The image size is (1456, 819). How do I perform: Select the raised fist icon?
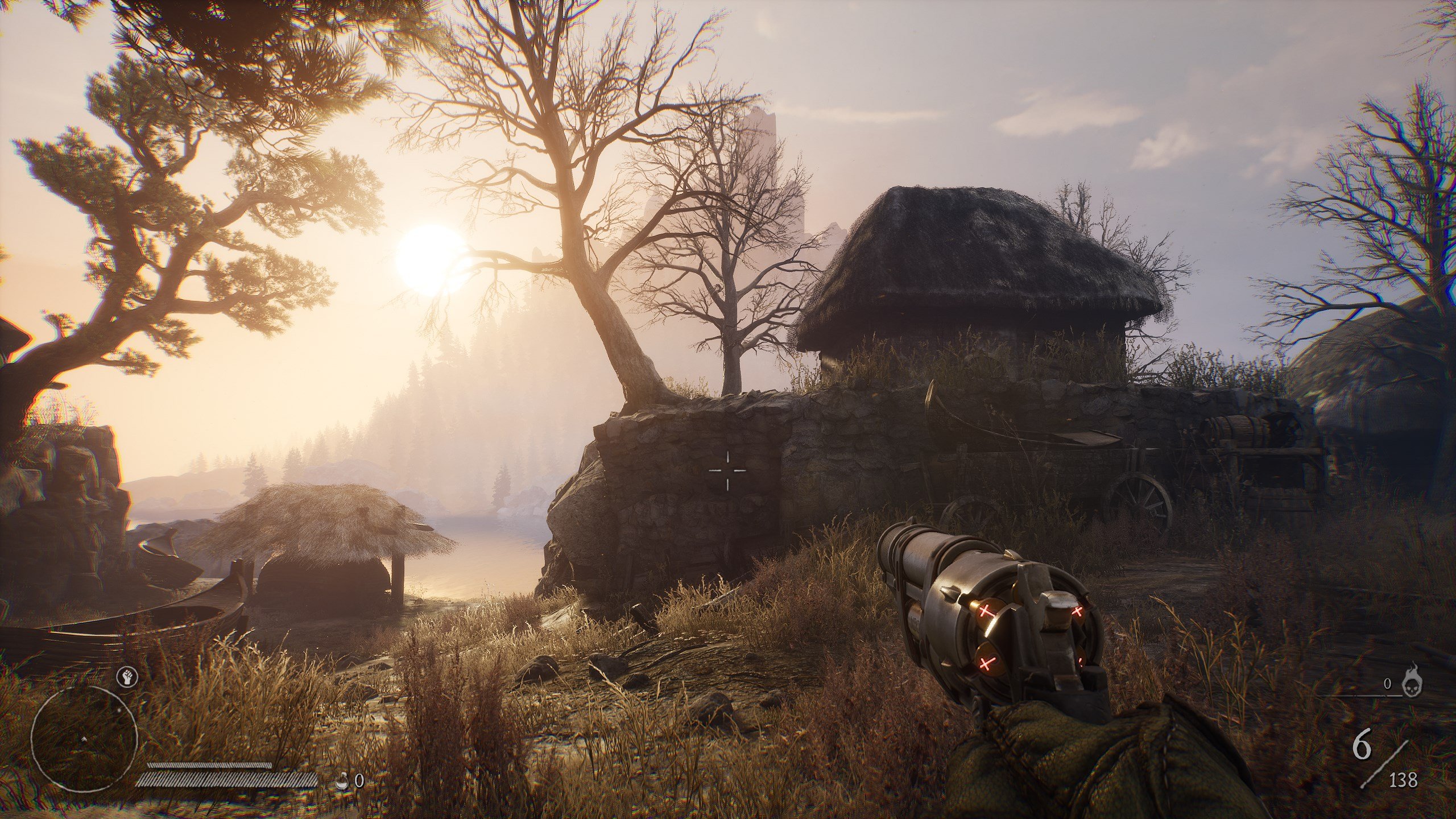127,677
